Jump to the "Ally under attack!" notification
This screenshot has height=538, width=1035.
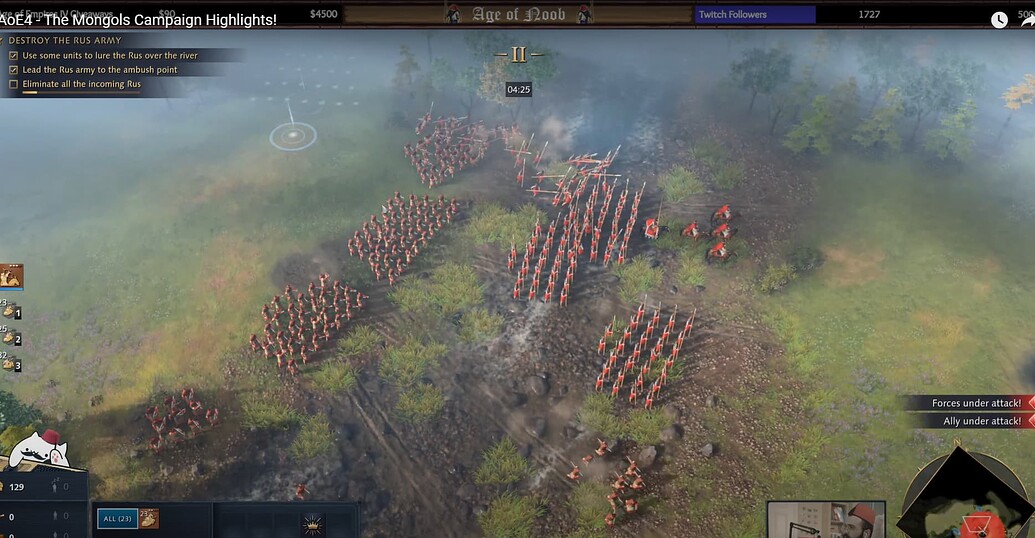[980, 421]
